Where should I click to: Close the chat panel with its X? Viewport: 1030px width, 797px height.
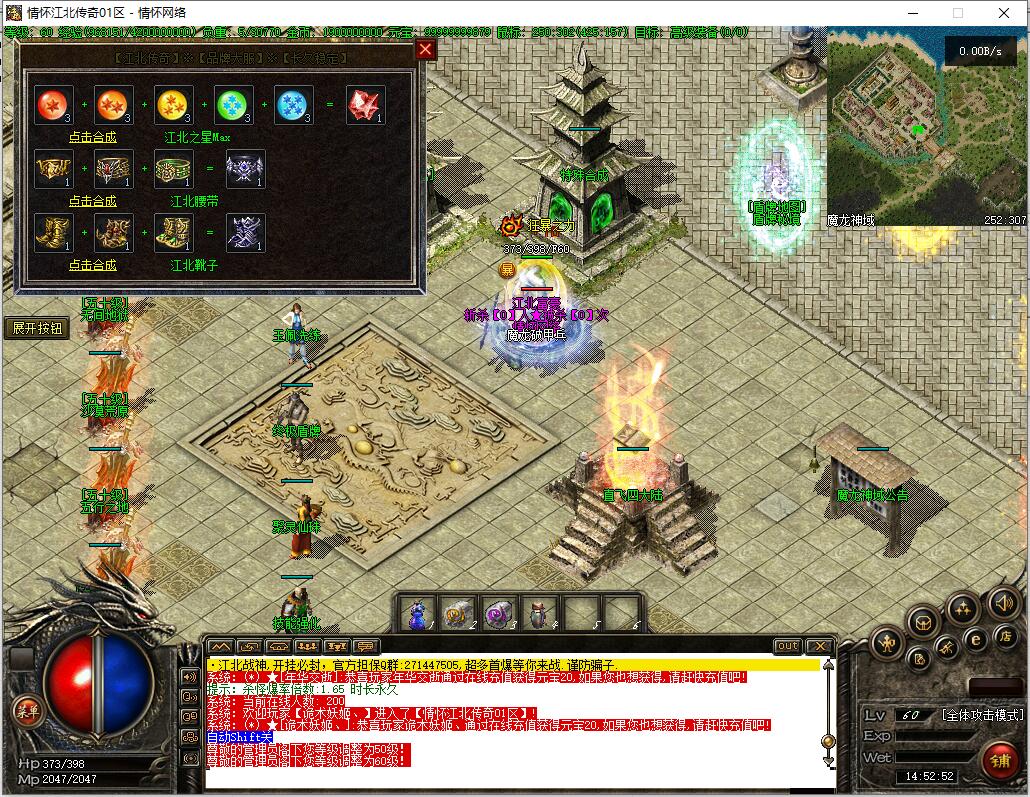820,646
